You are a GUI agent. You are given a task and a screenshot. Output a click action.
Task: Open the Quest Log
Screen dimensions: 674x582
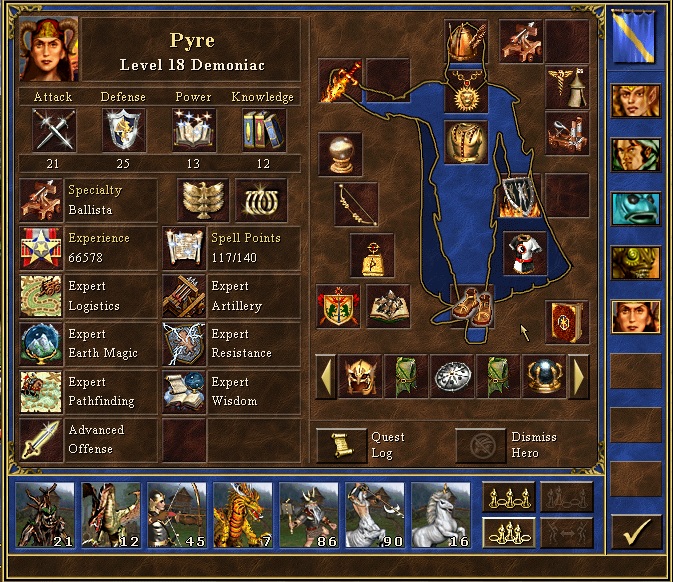(x=341, y=445)
